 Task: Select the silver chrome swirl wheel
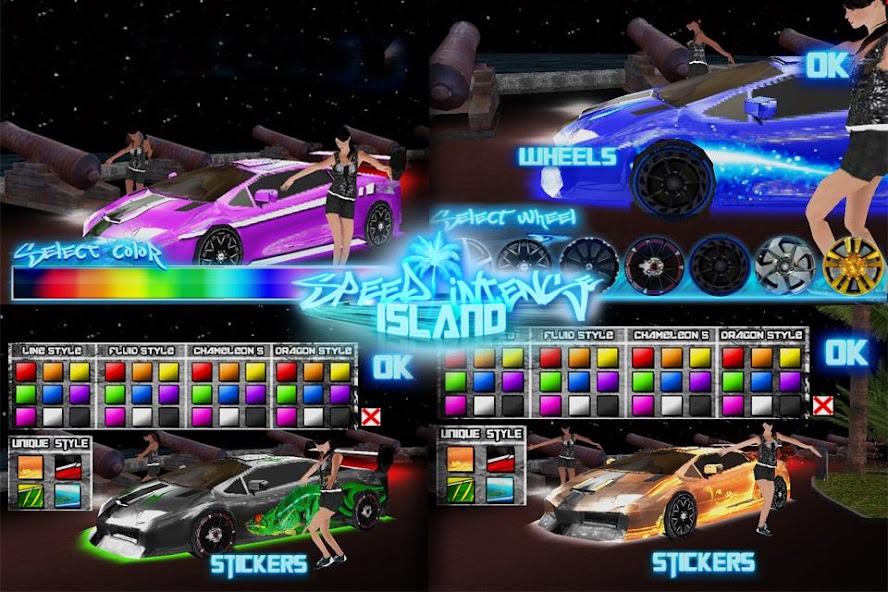tap(781, 265)
